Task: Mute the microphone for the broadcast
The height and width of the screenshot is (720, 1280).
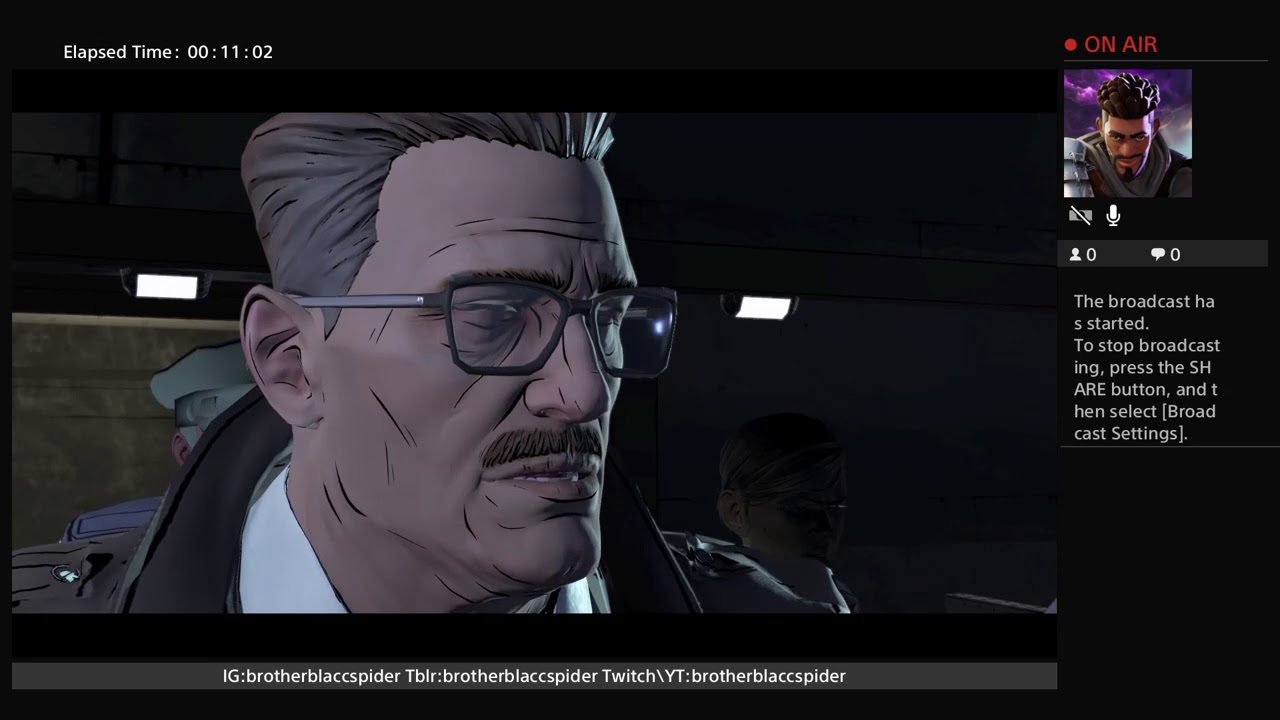Action: 1113,215
